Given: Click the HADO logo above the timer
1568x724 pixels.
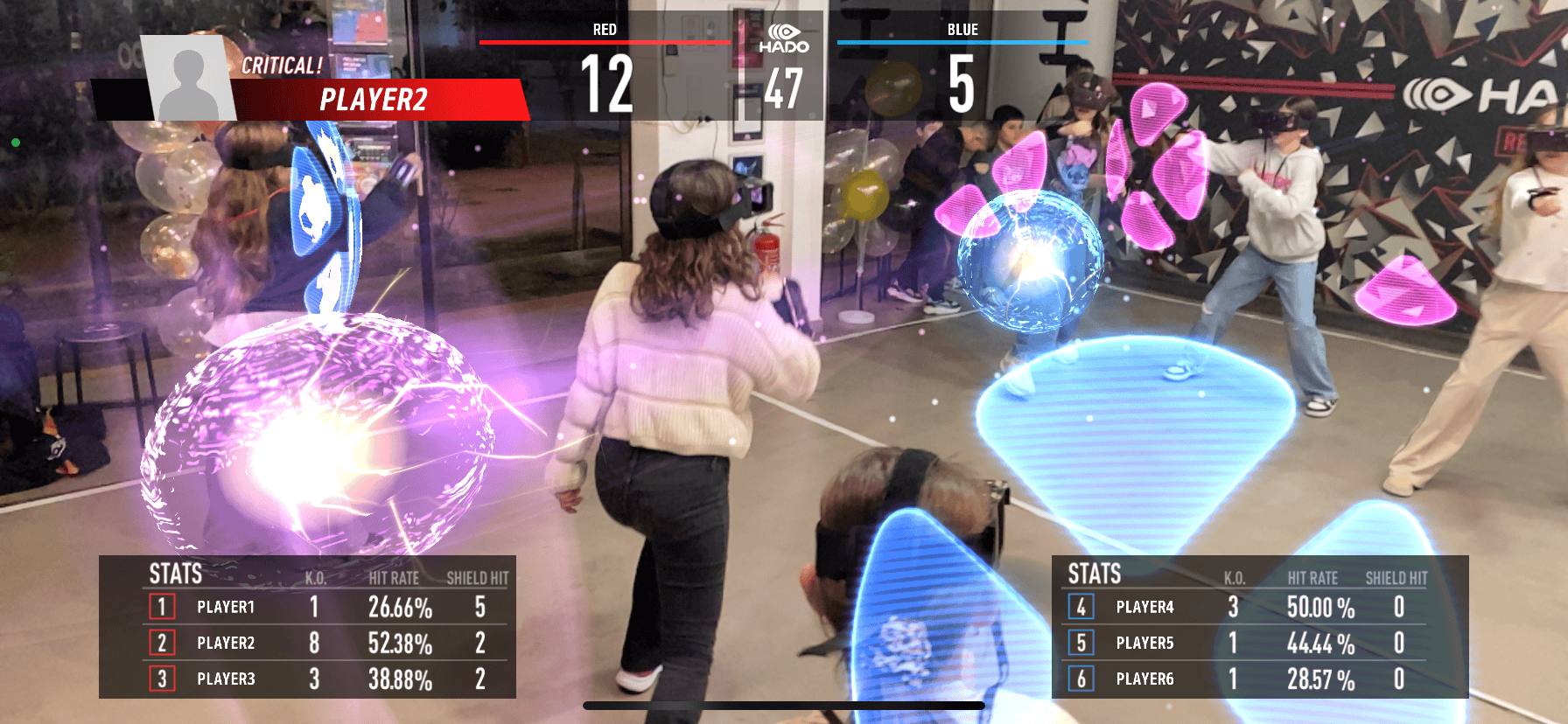Looking at the screenshot, I should 783,39.
